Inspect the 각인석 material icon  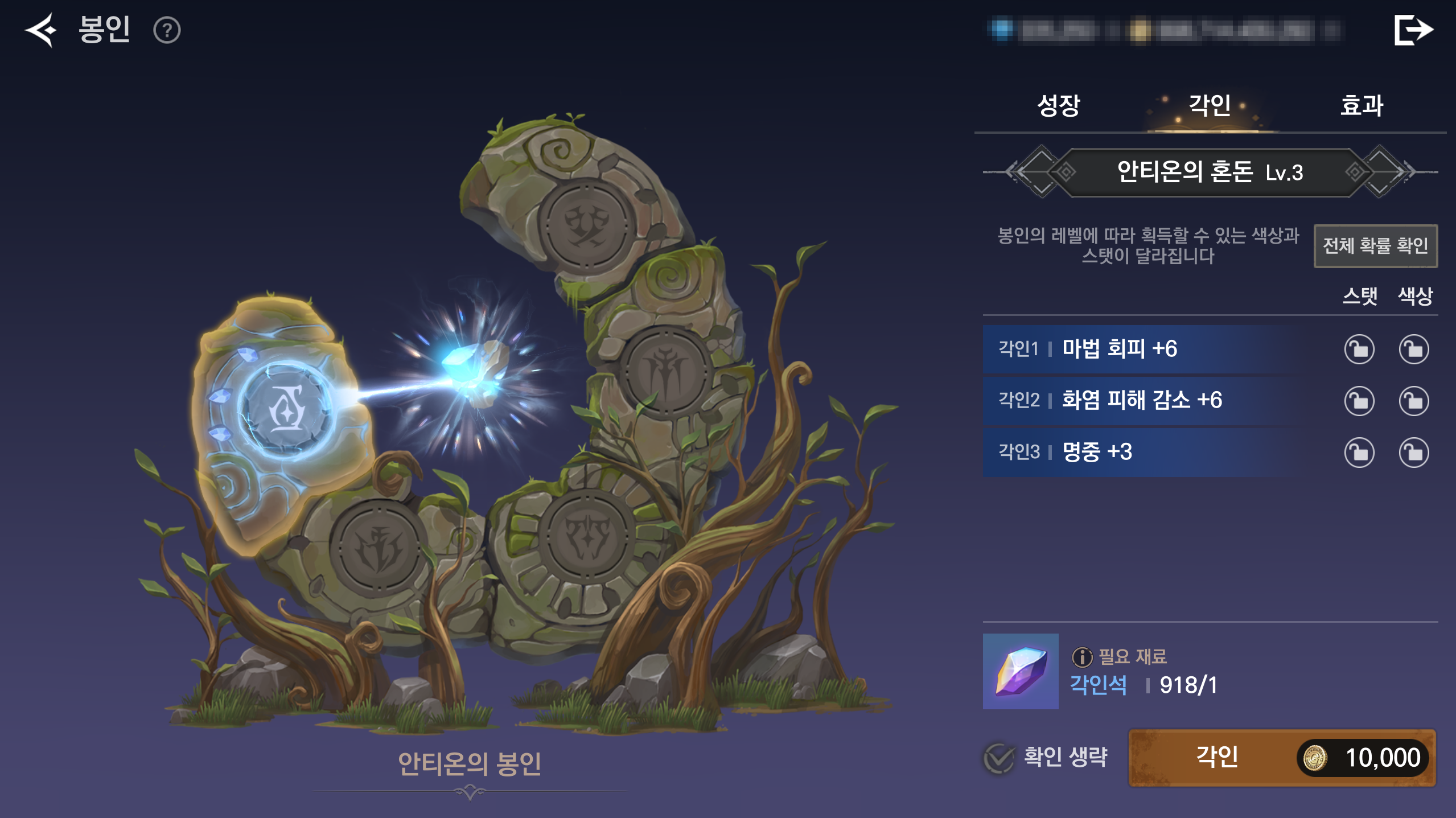pyautogui.click(x=1021, y=671)
